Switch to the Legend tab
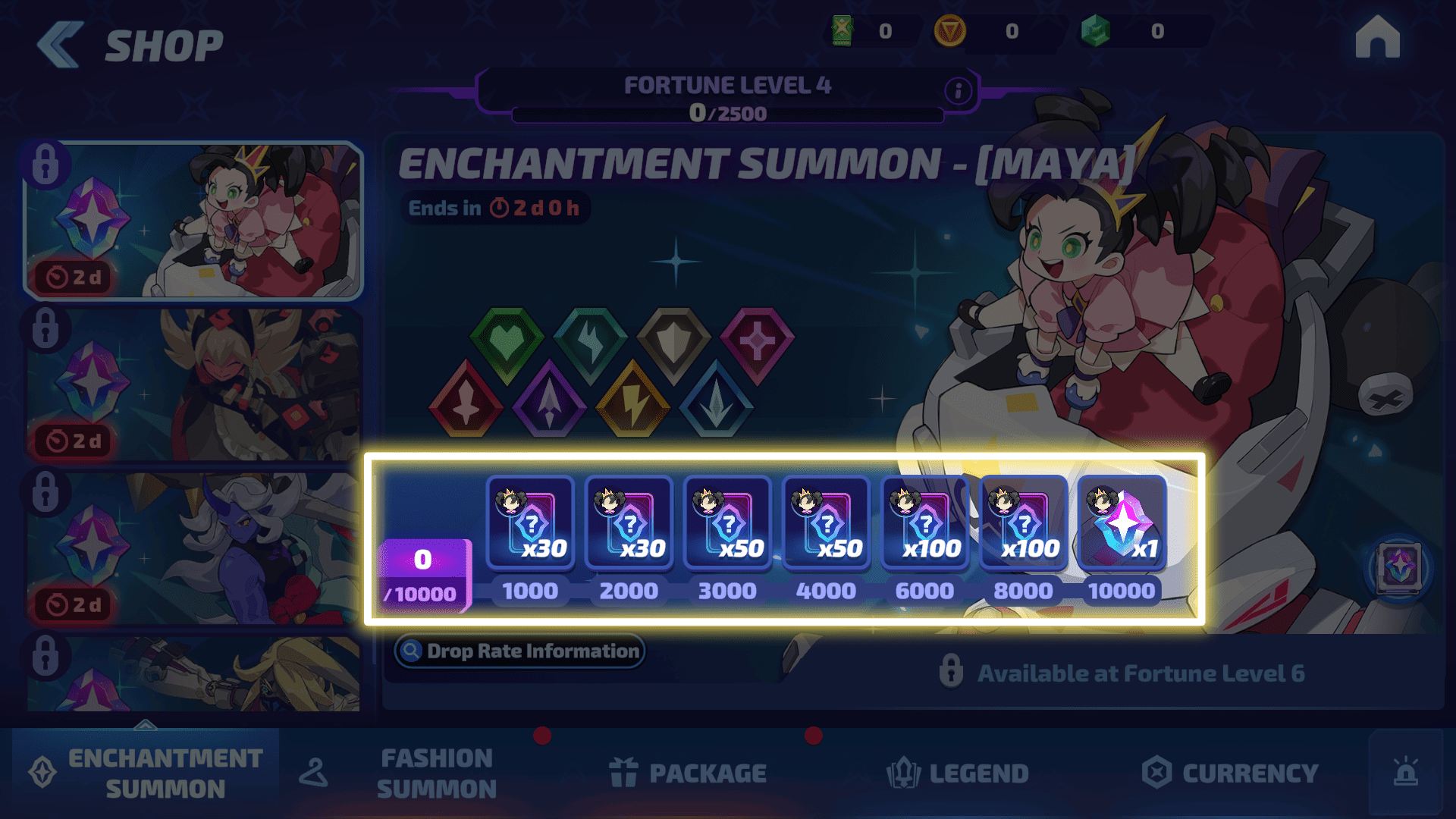 958,773
